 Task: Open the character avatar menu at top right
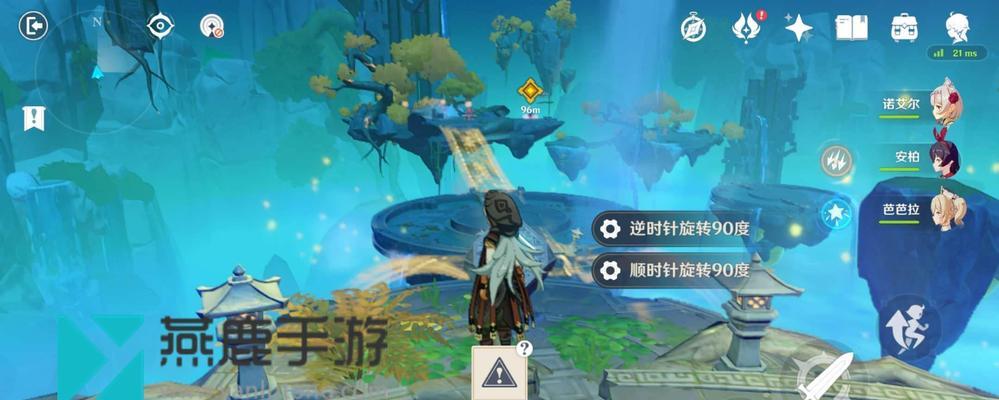[x=956, y=27]
